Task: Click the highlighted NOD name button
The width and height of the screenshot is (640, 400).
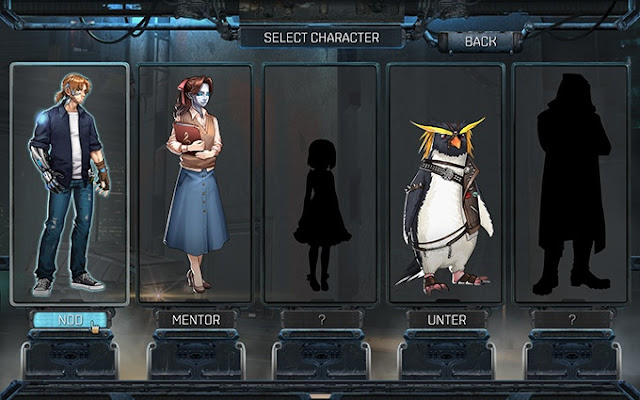Action: [x=70, y=320]
